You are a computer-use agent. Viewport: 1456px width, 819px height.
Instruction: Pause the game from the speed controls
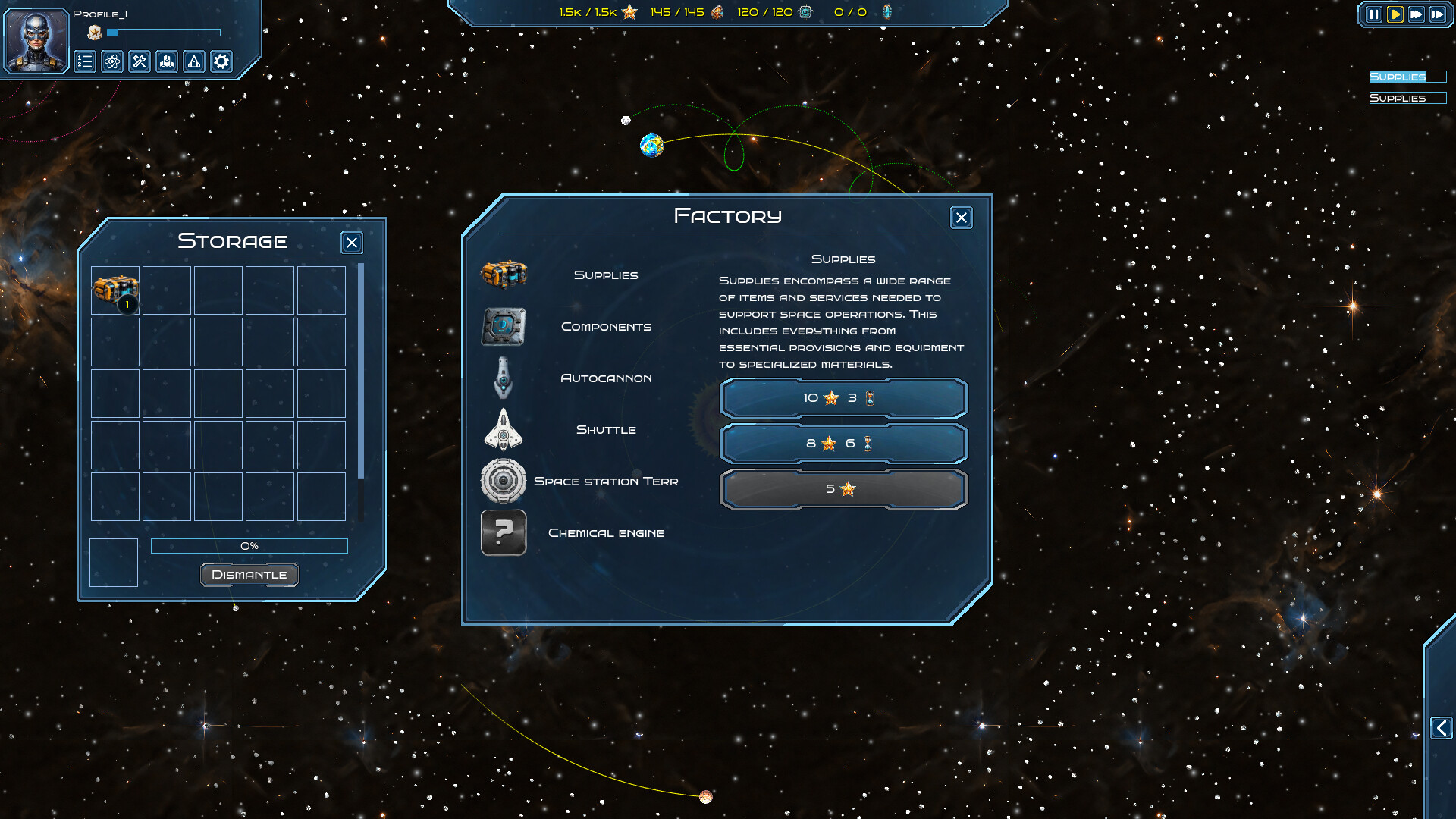[x=1374, y=13]
